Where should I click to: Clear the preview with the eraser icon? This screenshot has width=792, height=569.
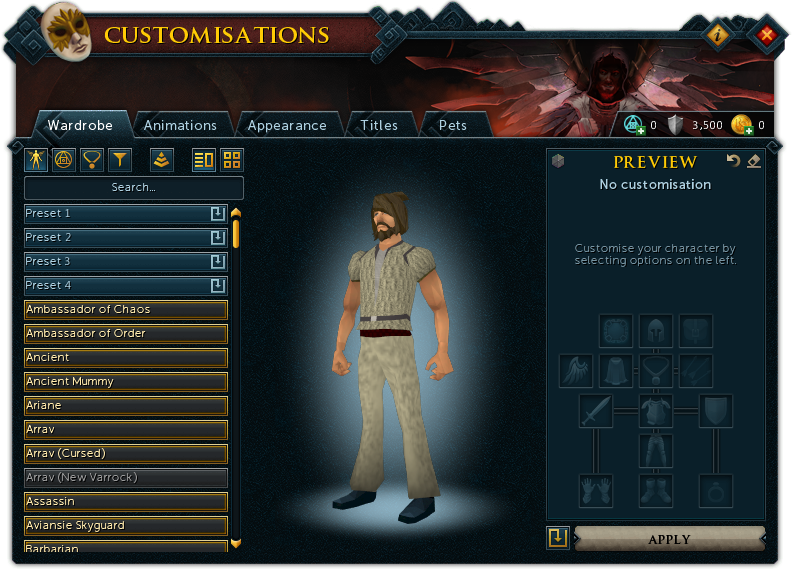754,161
